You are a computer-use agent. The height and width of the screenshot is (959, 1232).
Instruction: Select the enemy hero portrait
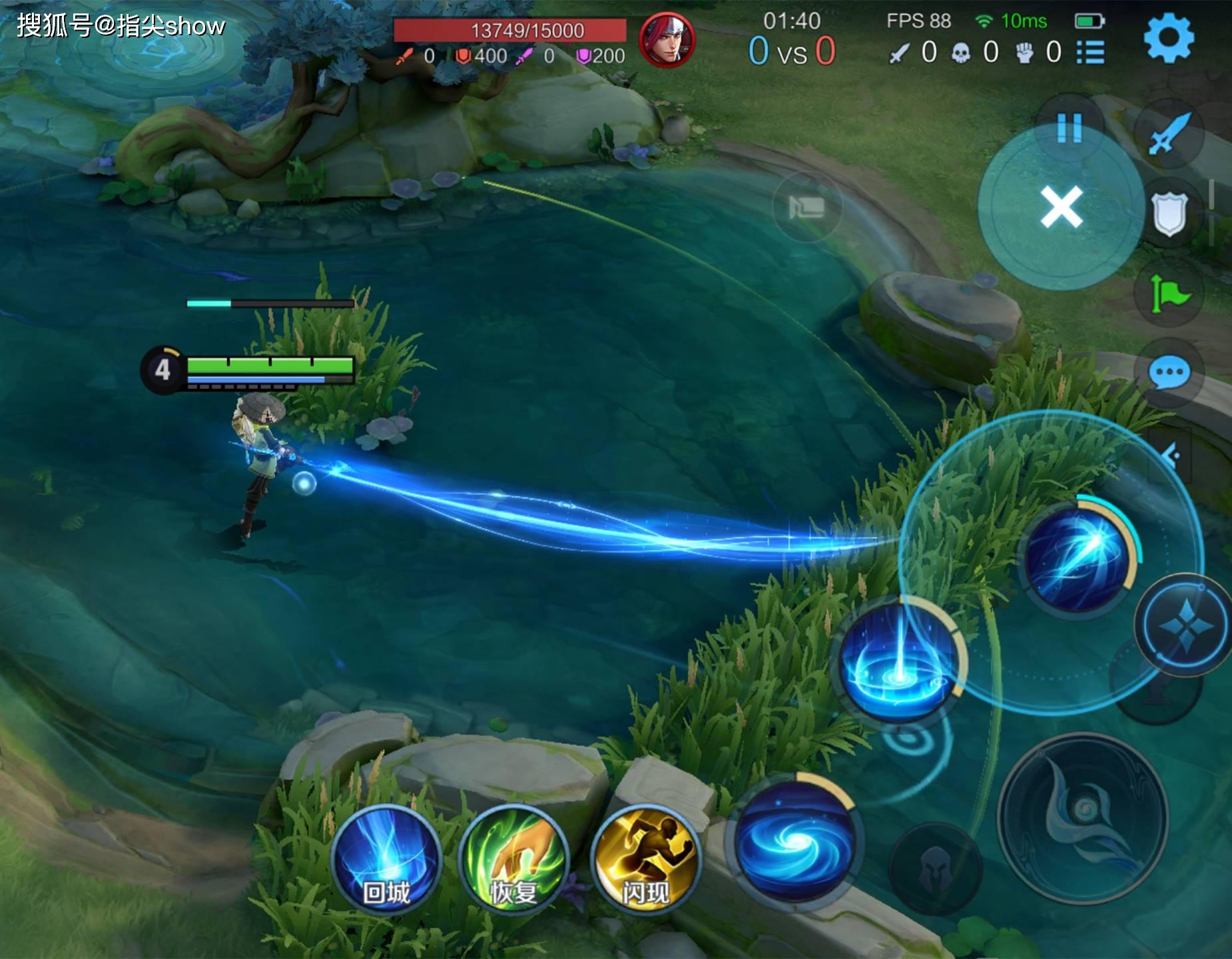pyautogui.click(x=667, y=39)
